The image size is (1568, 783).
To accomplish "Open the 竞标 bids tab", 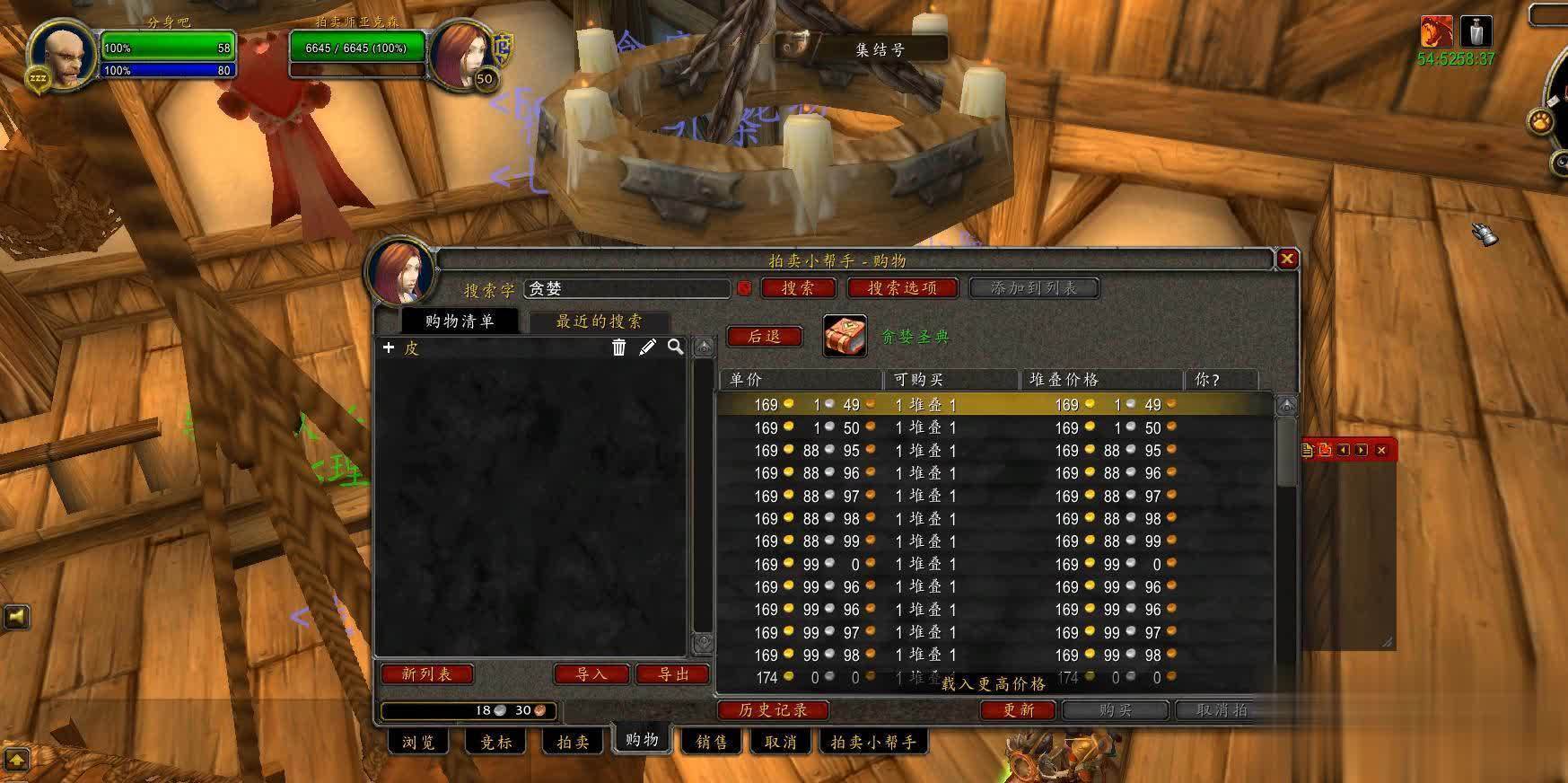I will pos(495,743).
